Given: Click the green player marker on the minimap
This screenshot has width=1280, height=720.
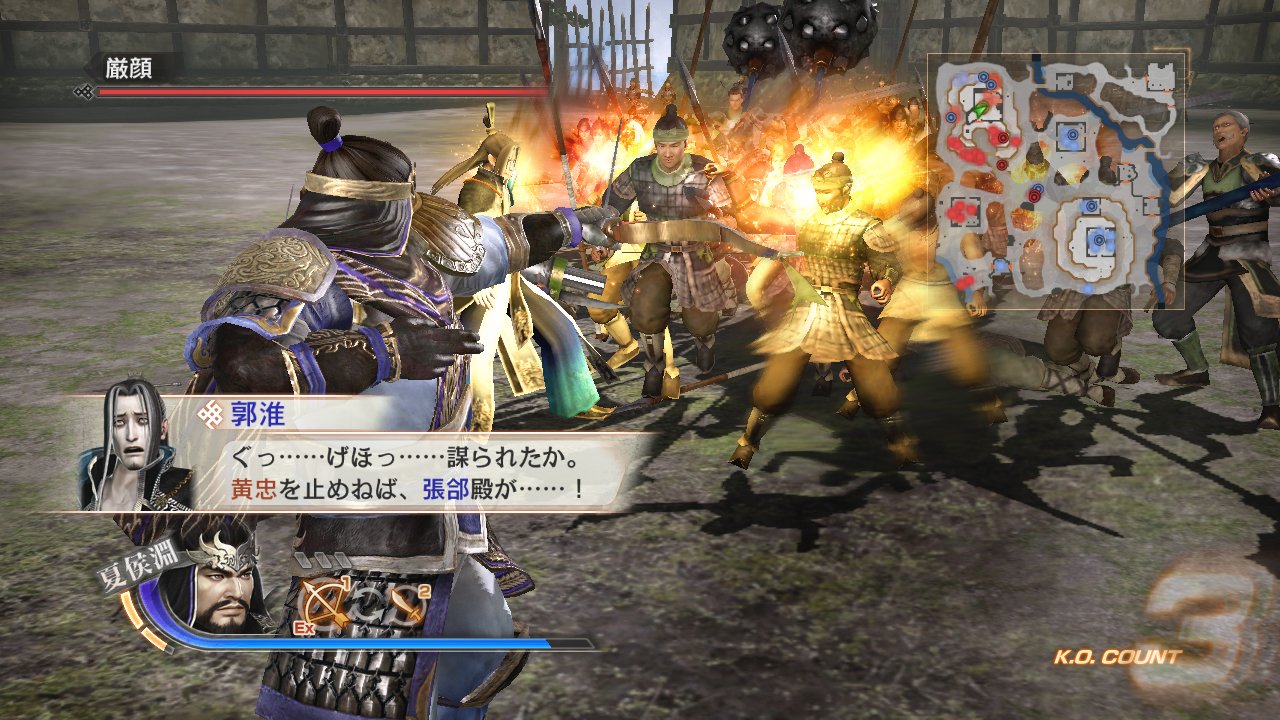Looking at the screenshot, I should pyautogui.click(x=981, y=108).
